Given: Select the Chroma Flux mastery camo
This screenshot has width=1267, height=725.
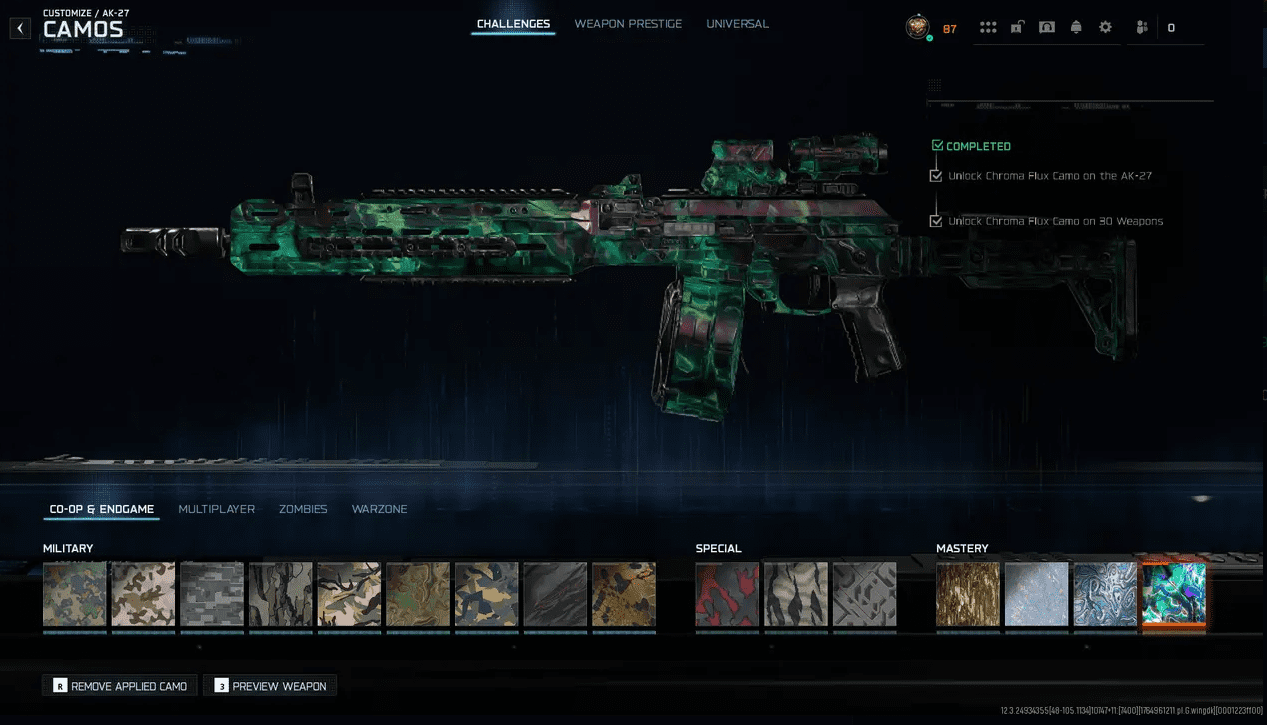Looking at the screenshot, I should pos(1174,594).
